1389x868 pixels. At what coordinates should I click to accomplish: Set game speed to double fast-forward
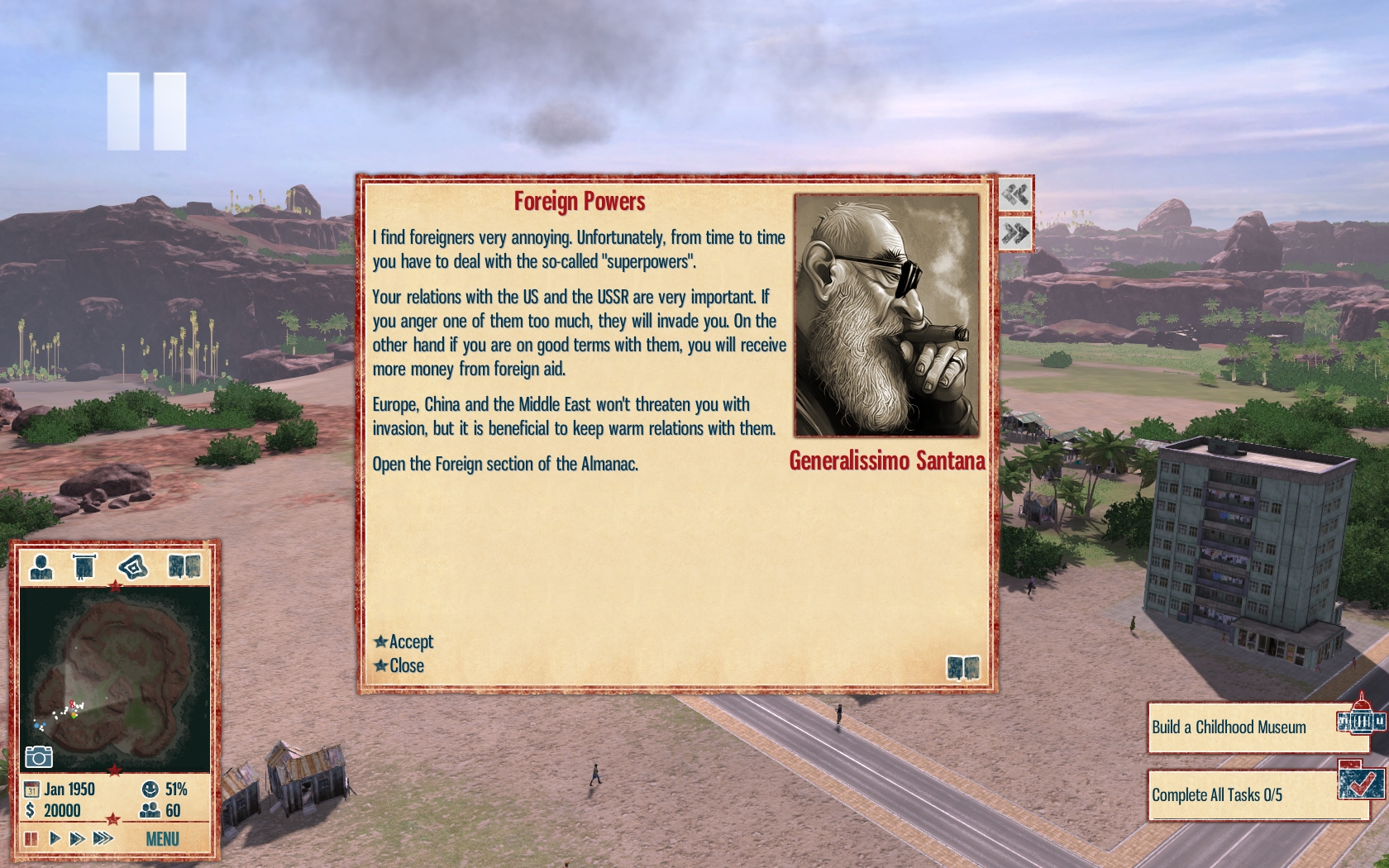[78, 838]
